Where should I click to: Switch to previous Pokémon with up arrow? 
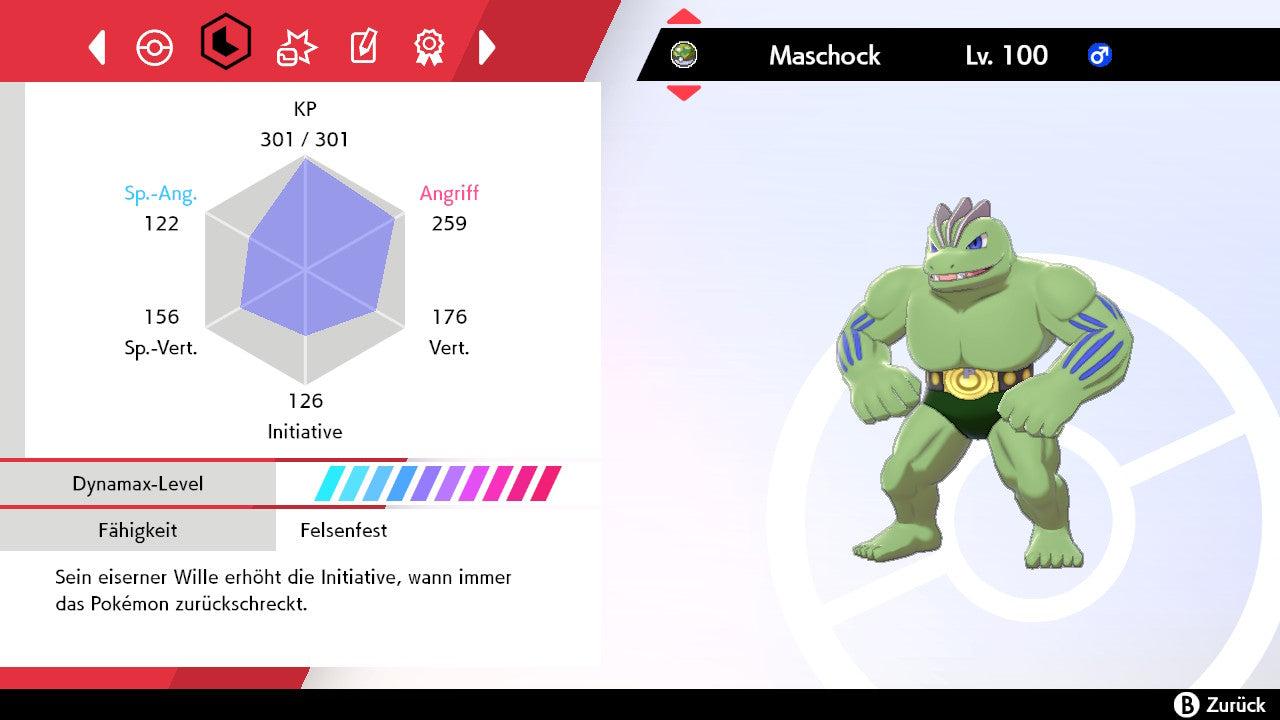(684, 17)
